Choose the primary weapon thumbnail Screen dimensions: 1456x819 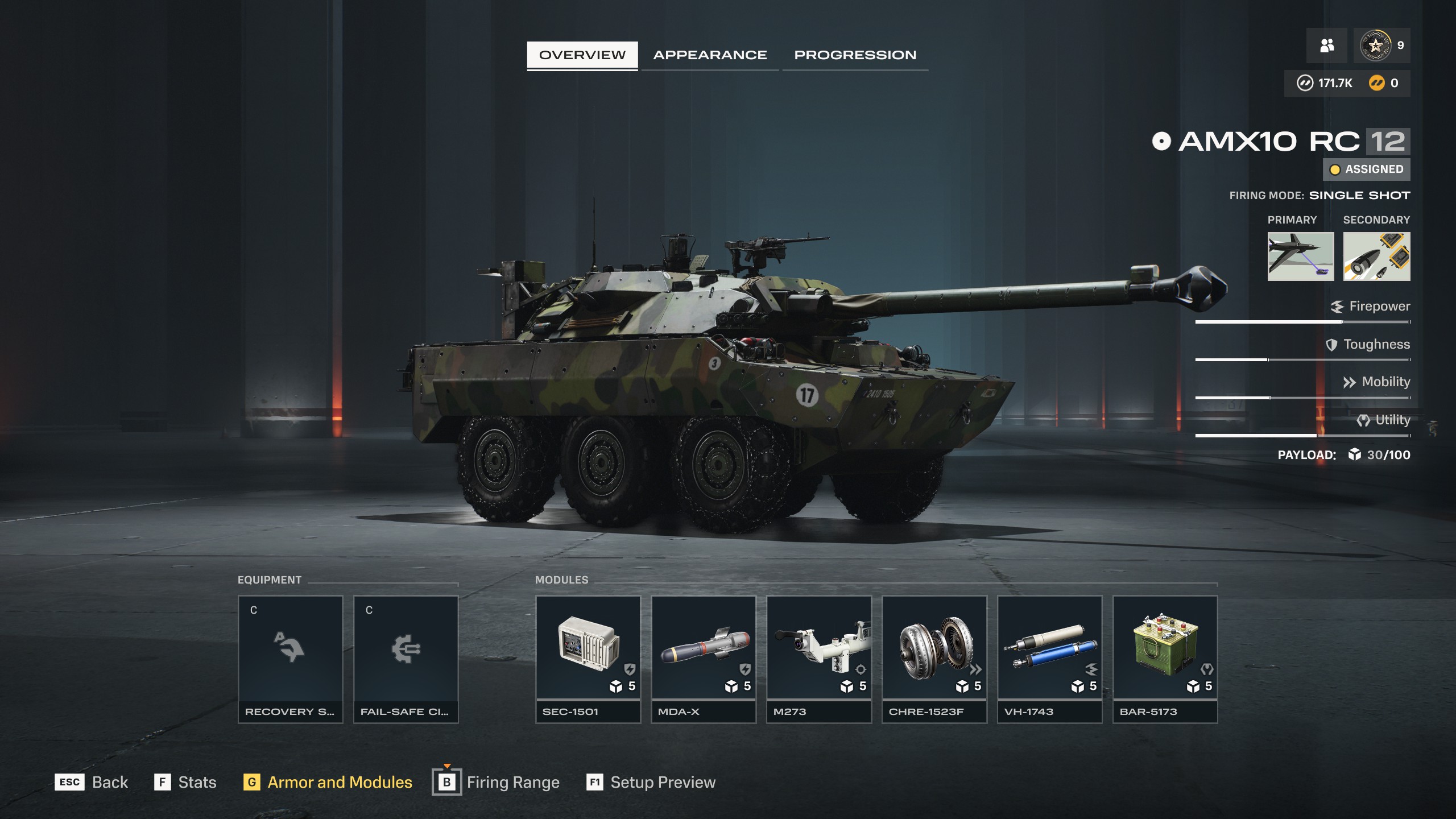pyautogui.click(x=1300, y=256)
